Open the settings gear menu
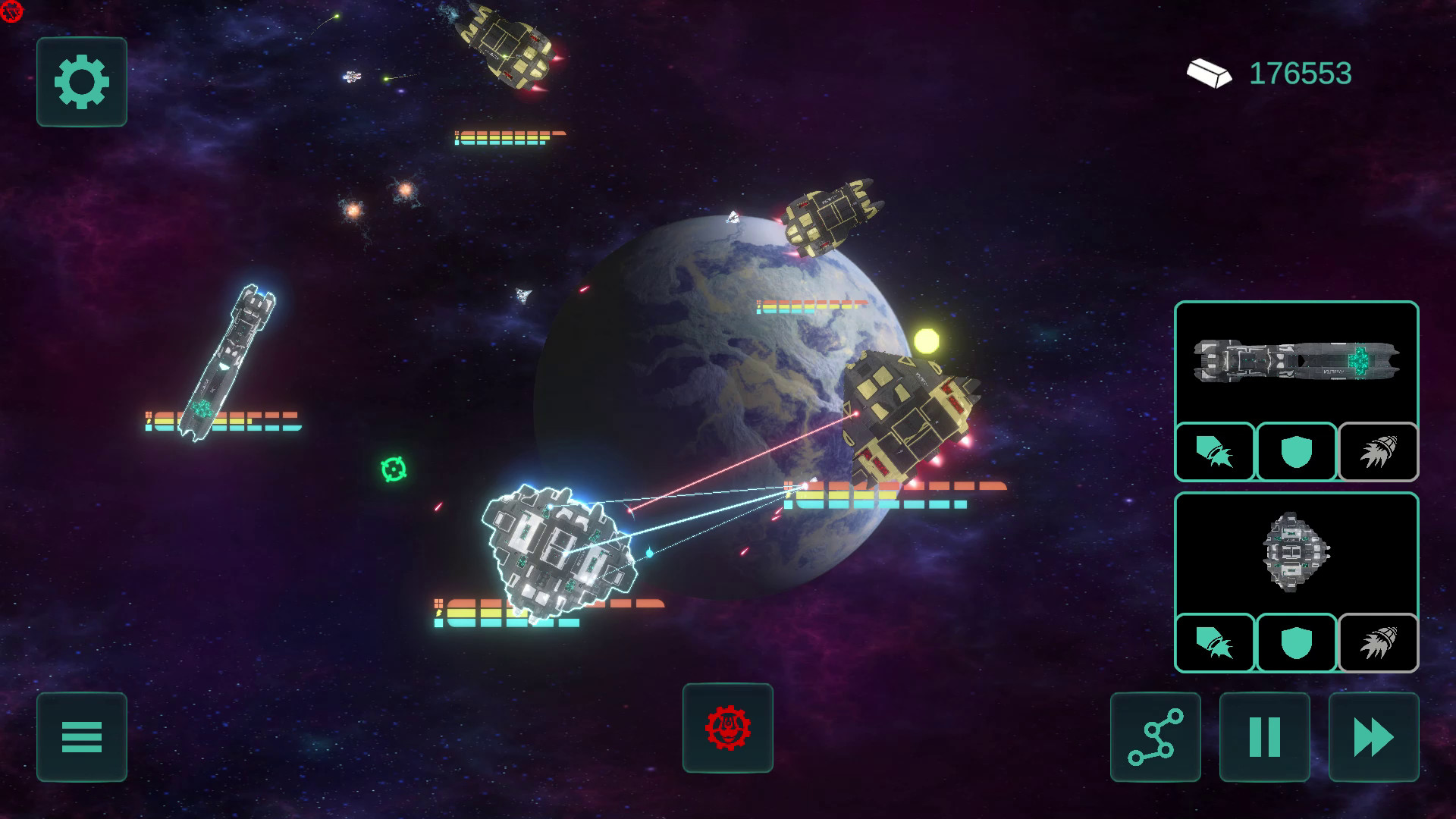Image resolution: width=1456 pixels, height=819 pixels. click(x=81, y=82)
